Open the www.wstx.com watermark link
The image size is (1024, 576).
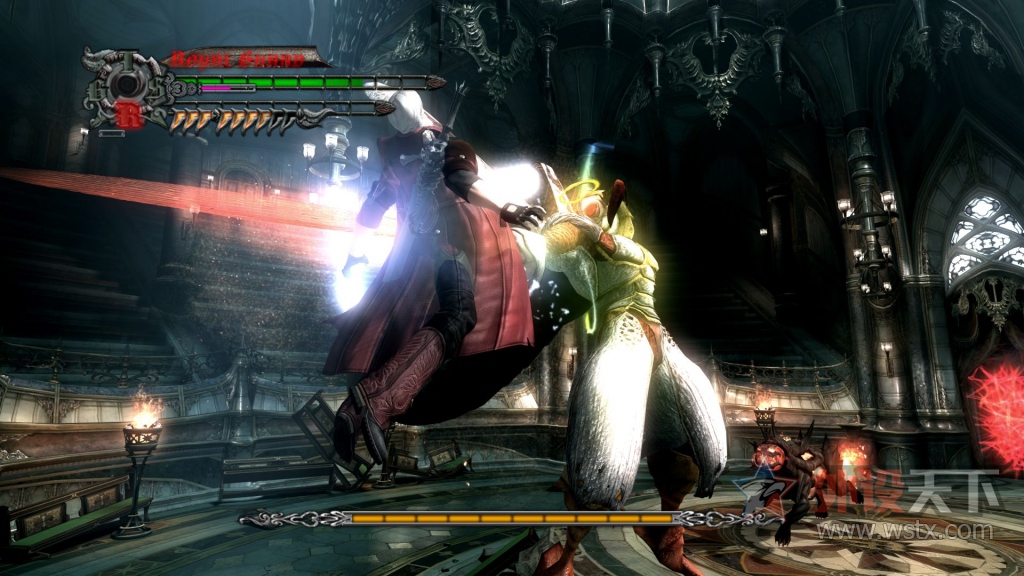[x=904, y=530]
